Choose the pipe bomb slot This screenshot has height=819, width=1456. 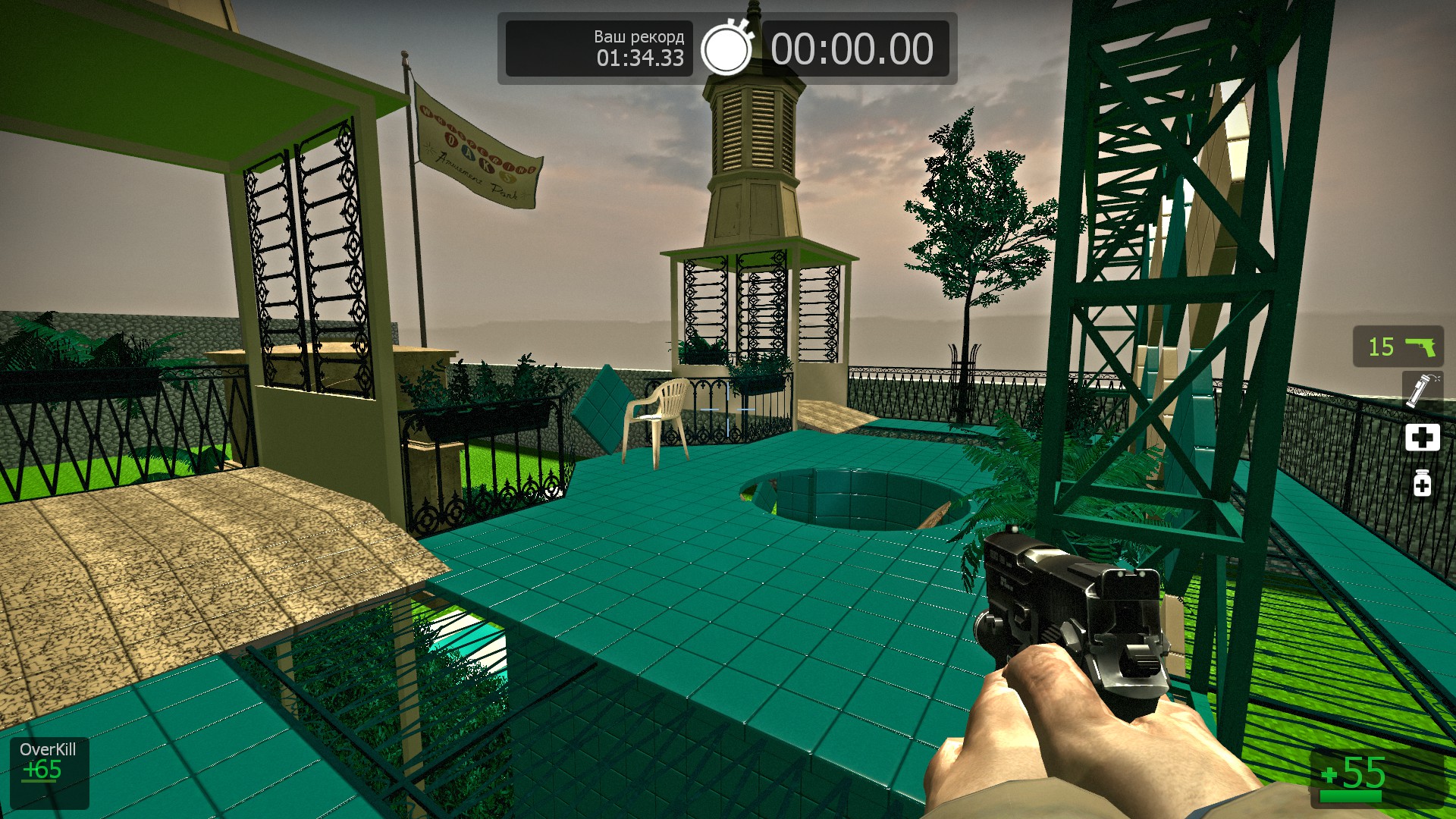point(1421,390)
